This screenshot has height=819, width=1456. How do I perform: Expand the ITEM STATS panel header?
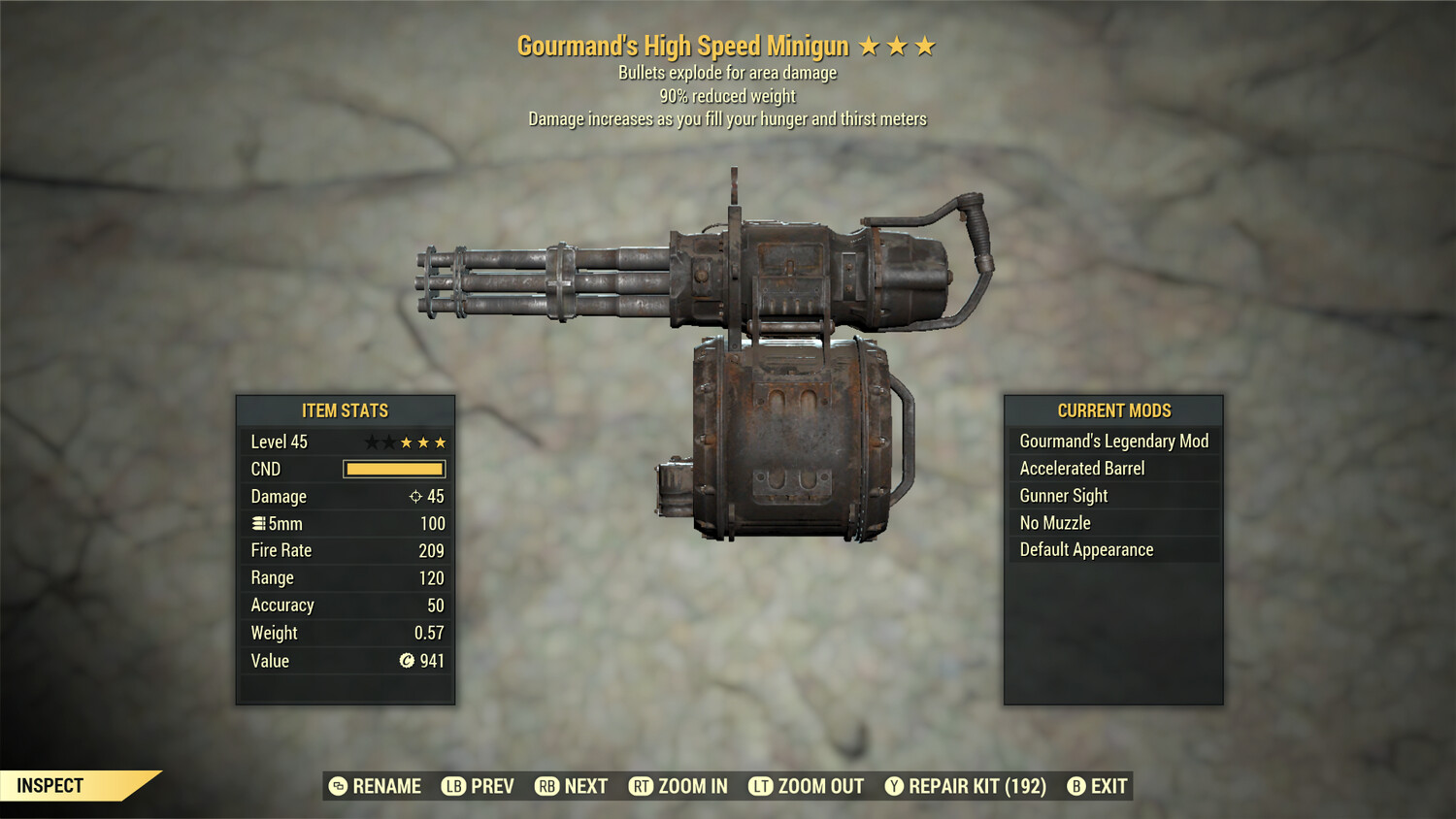click(345, 410)
